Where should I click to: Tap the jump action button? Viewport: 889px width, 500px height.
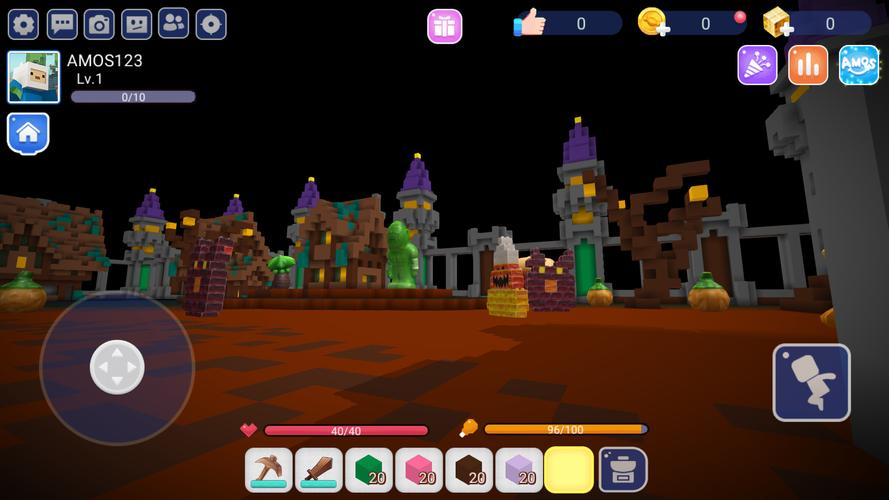[811, 382]
